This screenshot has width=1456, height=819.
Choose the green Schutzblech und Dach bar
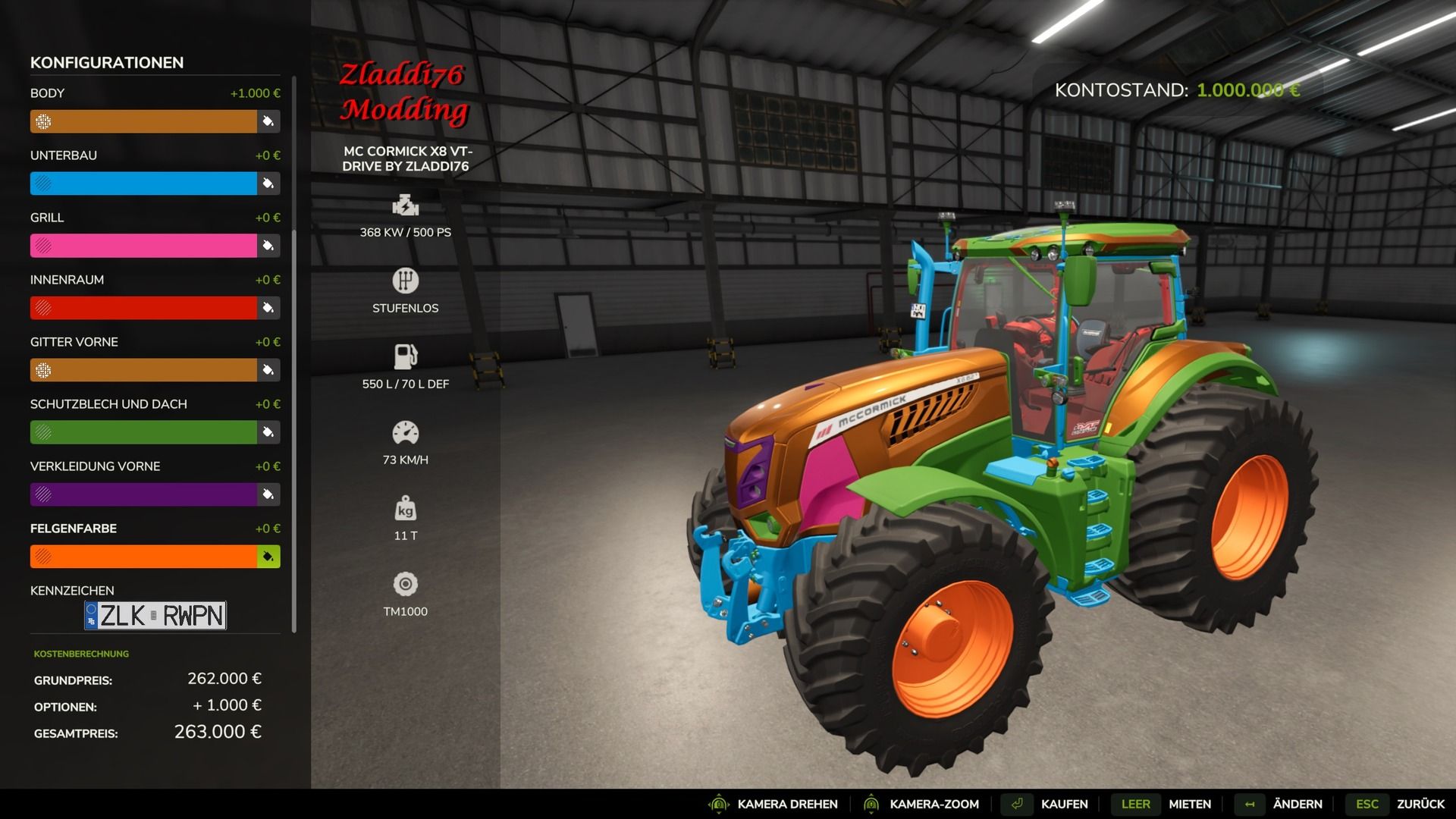(144, 432)
